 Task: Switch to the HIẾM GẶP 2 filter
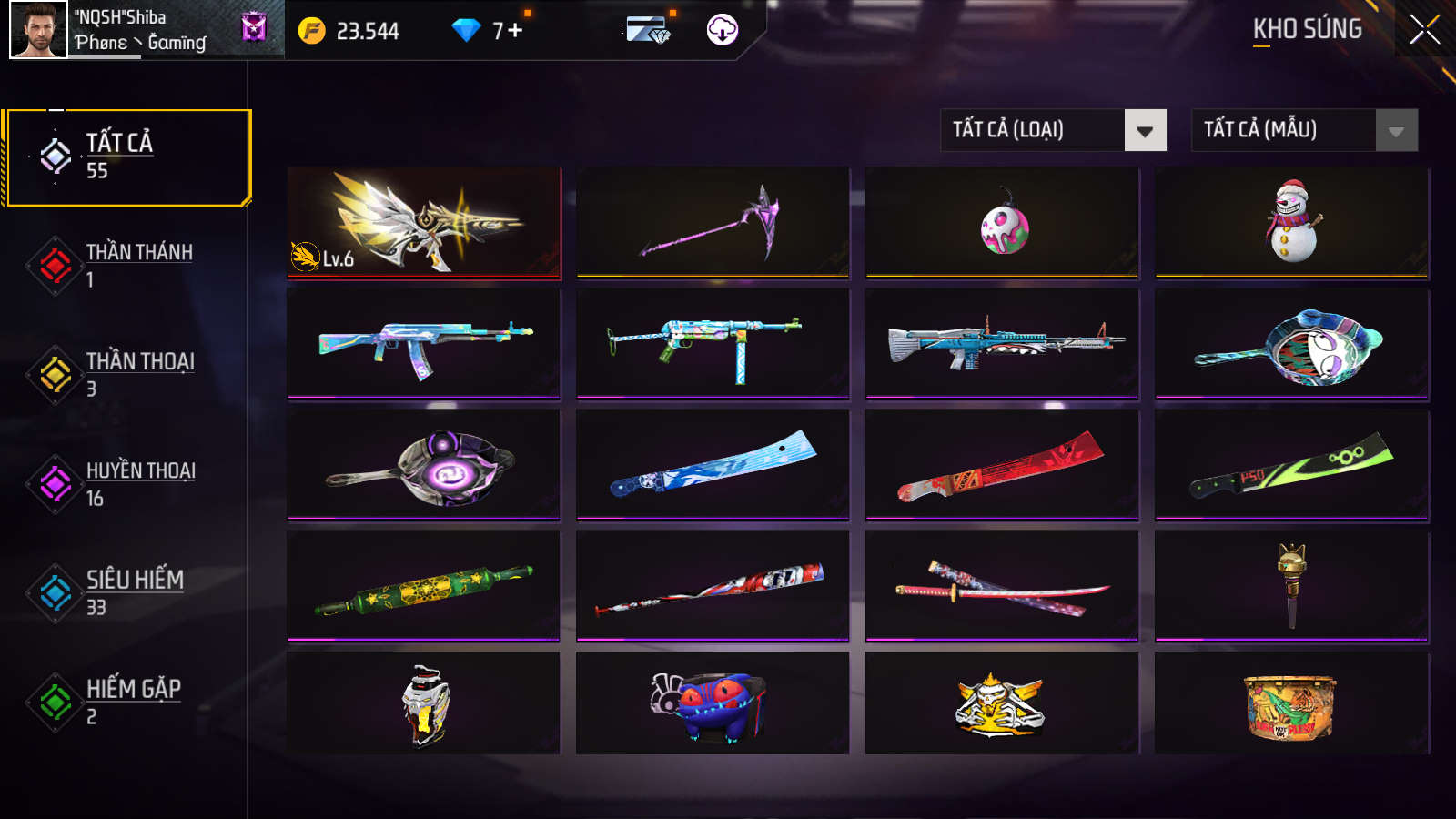[x=132, y=699]
